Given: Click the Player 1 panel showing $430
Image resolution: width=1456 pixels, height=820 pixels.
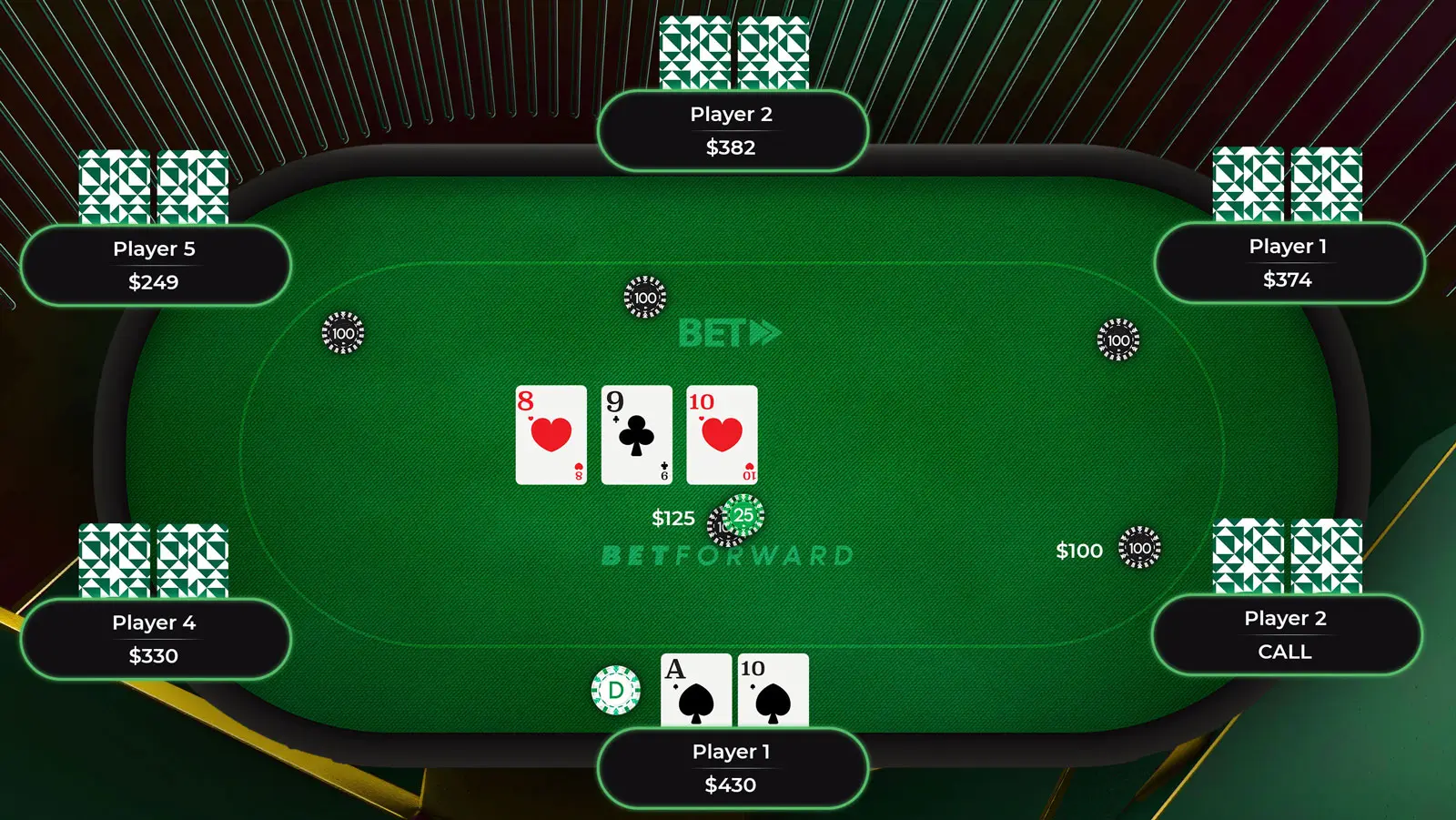Looking at the screenshot, I should tap(732, 767).
